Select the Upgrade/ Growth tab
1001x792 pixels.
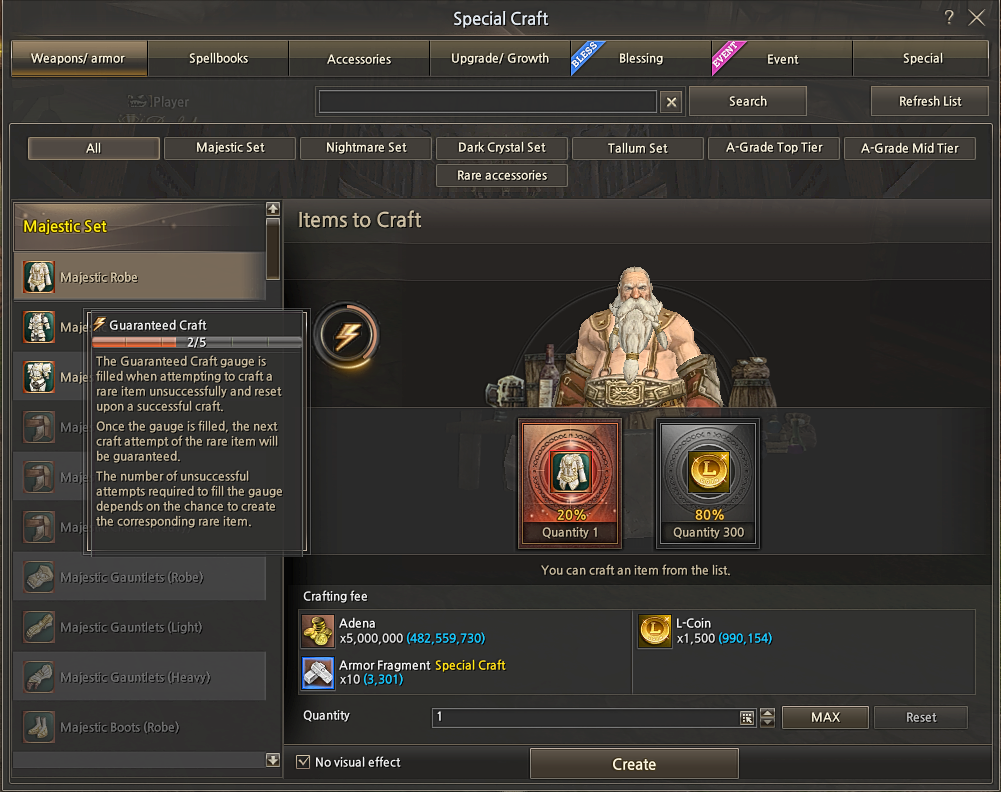click(x=500, y=58)
